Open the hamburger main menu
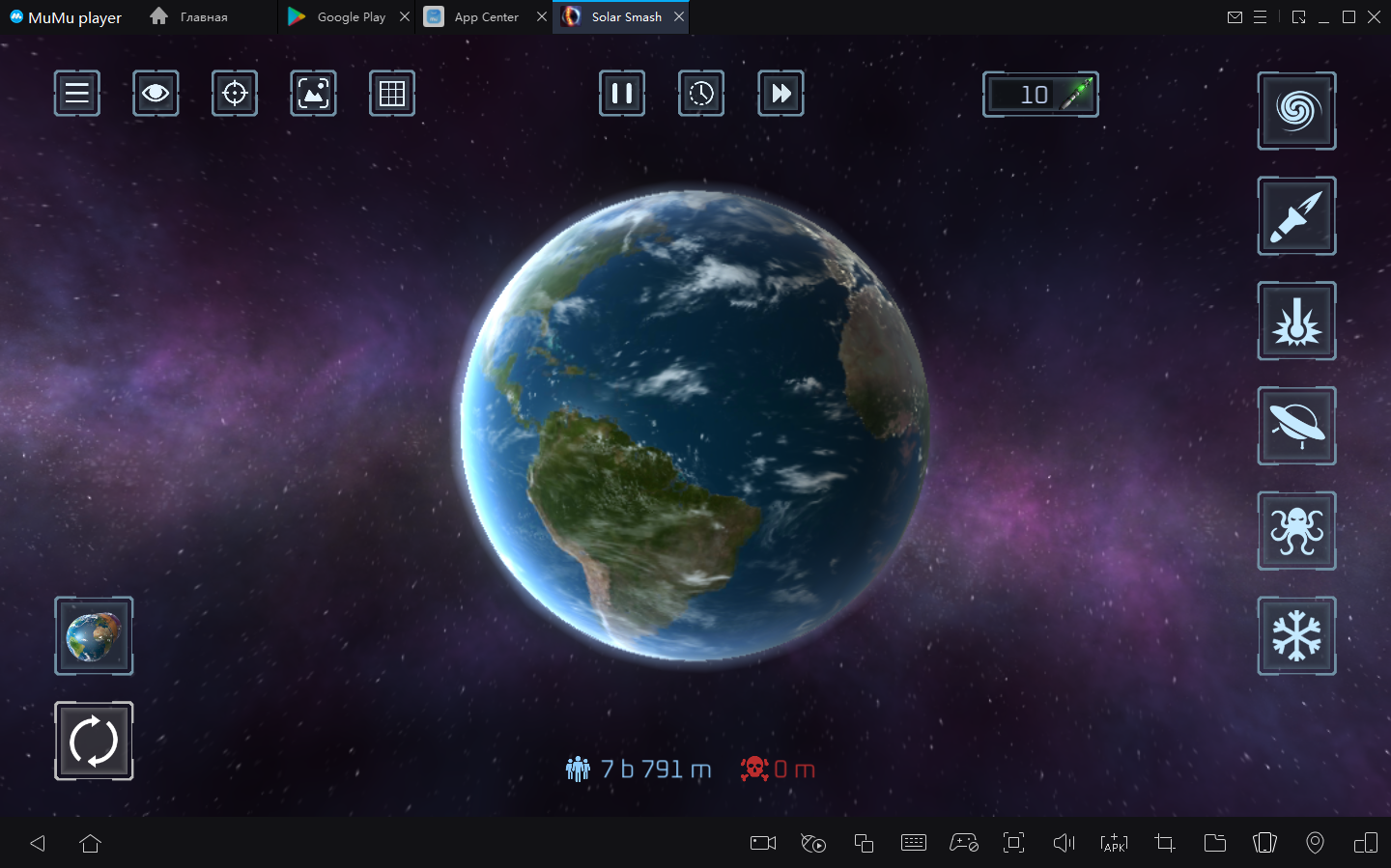Viewport: 1391px width, 868px height. pyautogui.click(x=77, y=94)
